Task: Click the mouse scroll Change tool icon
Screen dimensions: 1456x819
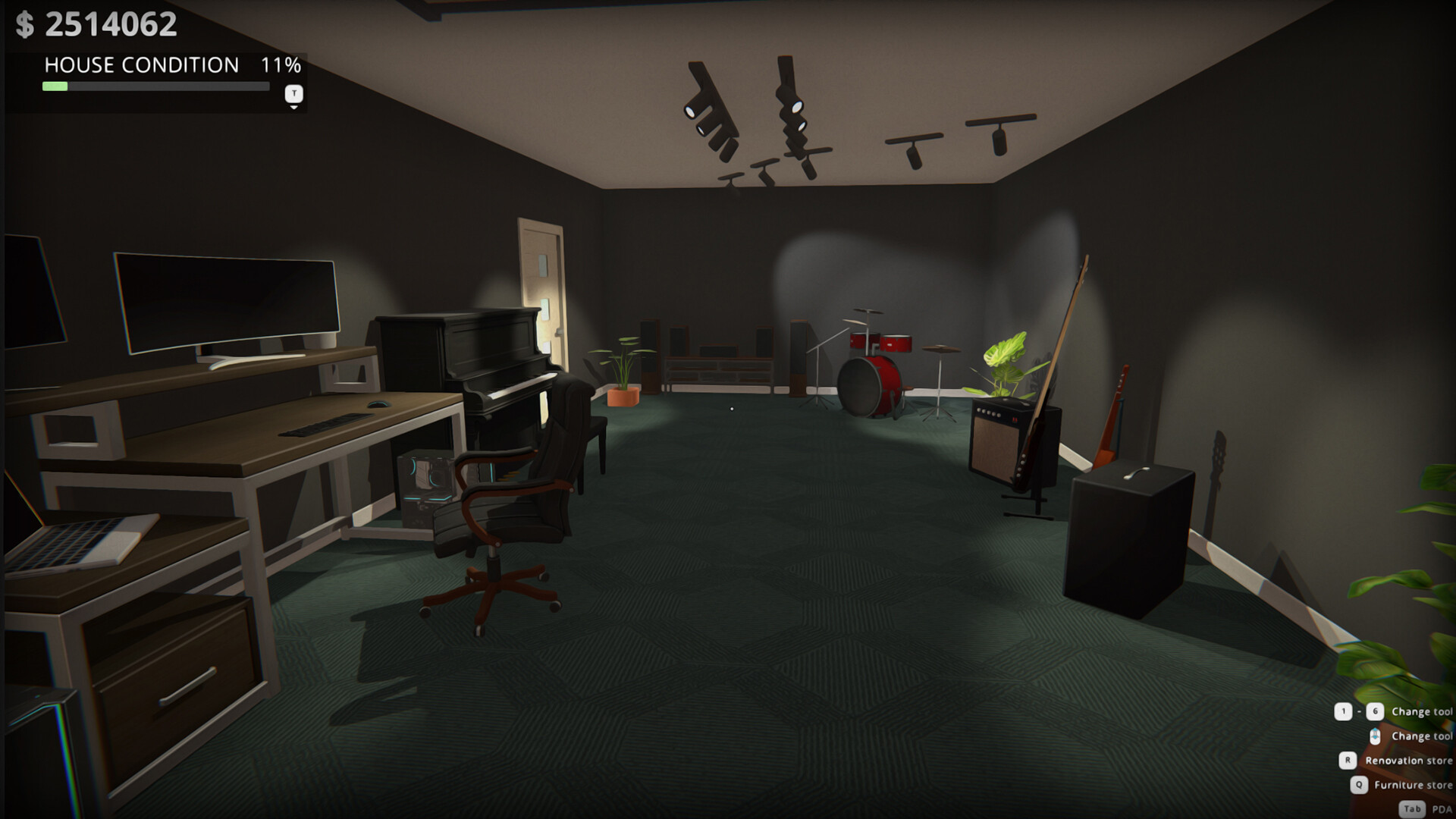Action: coord(1375,736)
